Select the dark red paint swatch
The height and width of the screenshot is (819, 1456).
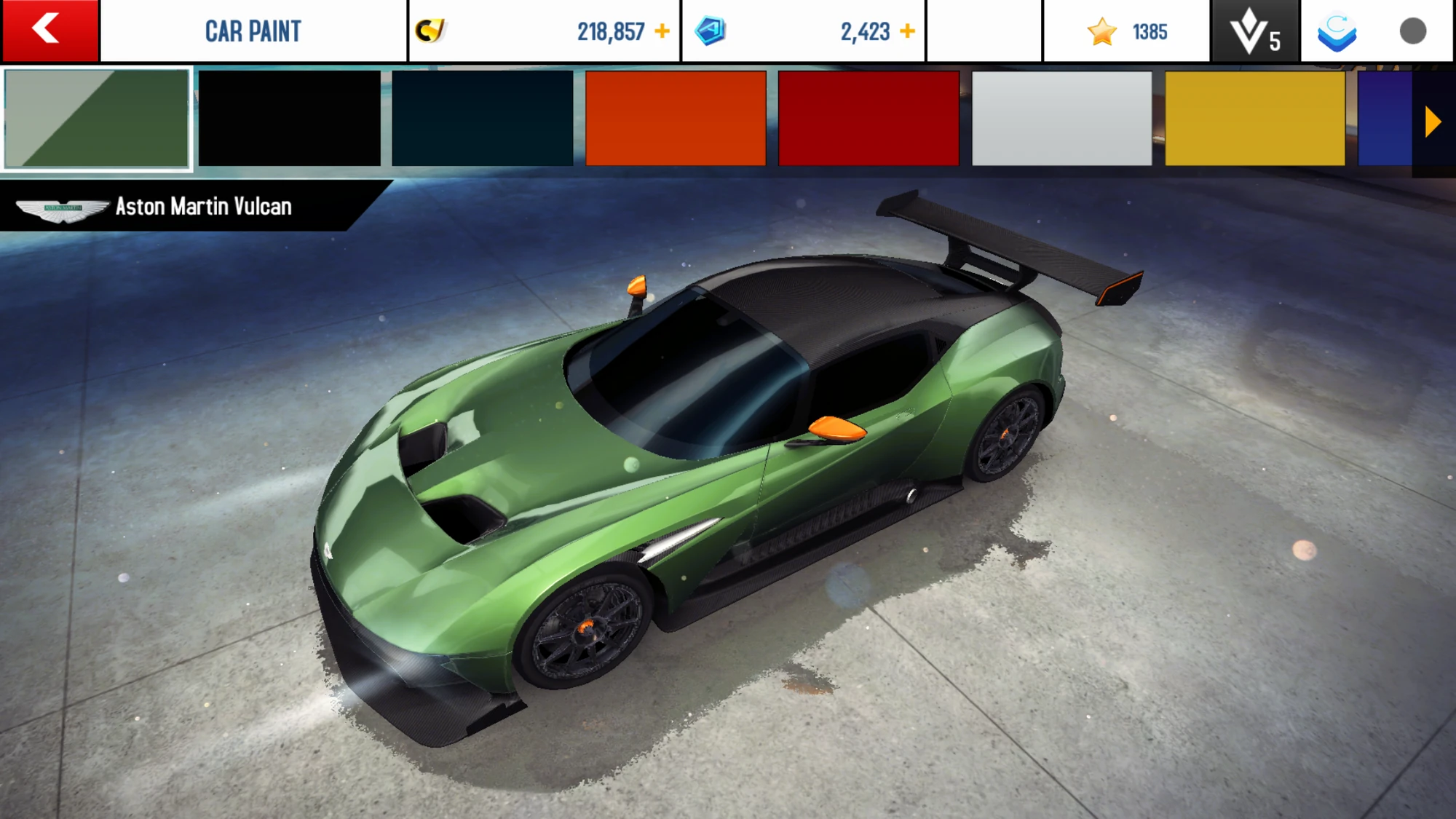(x=869, y=119)
